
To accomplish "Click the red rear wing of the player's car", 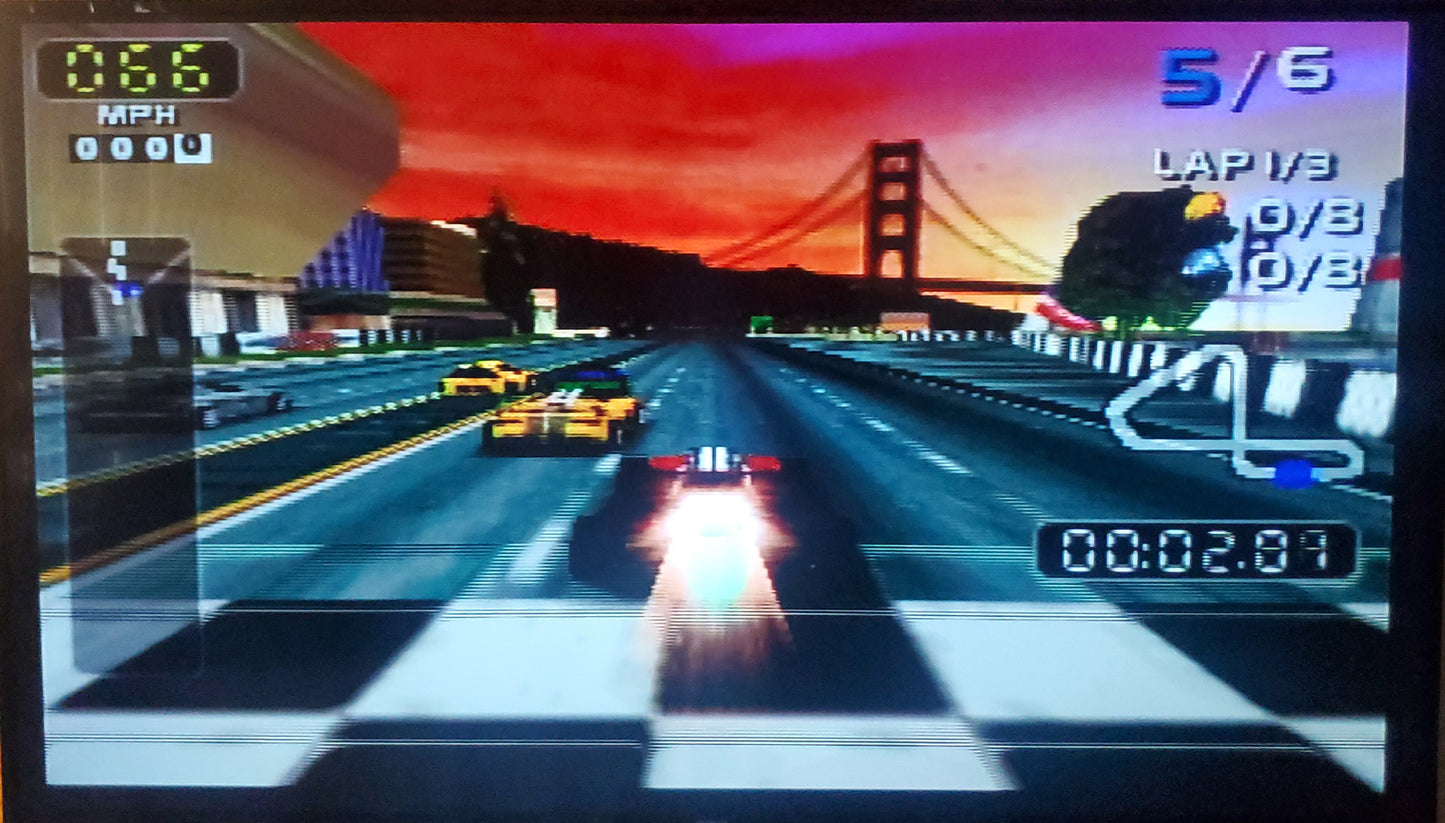I will point(716,461).
